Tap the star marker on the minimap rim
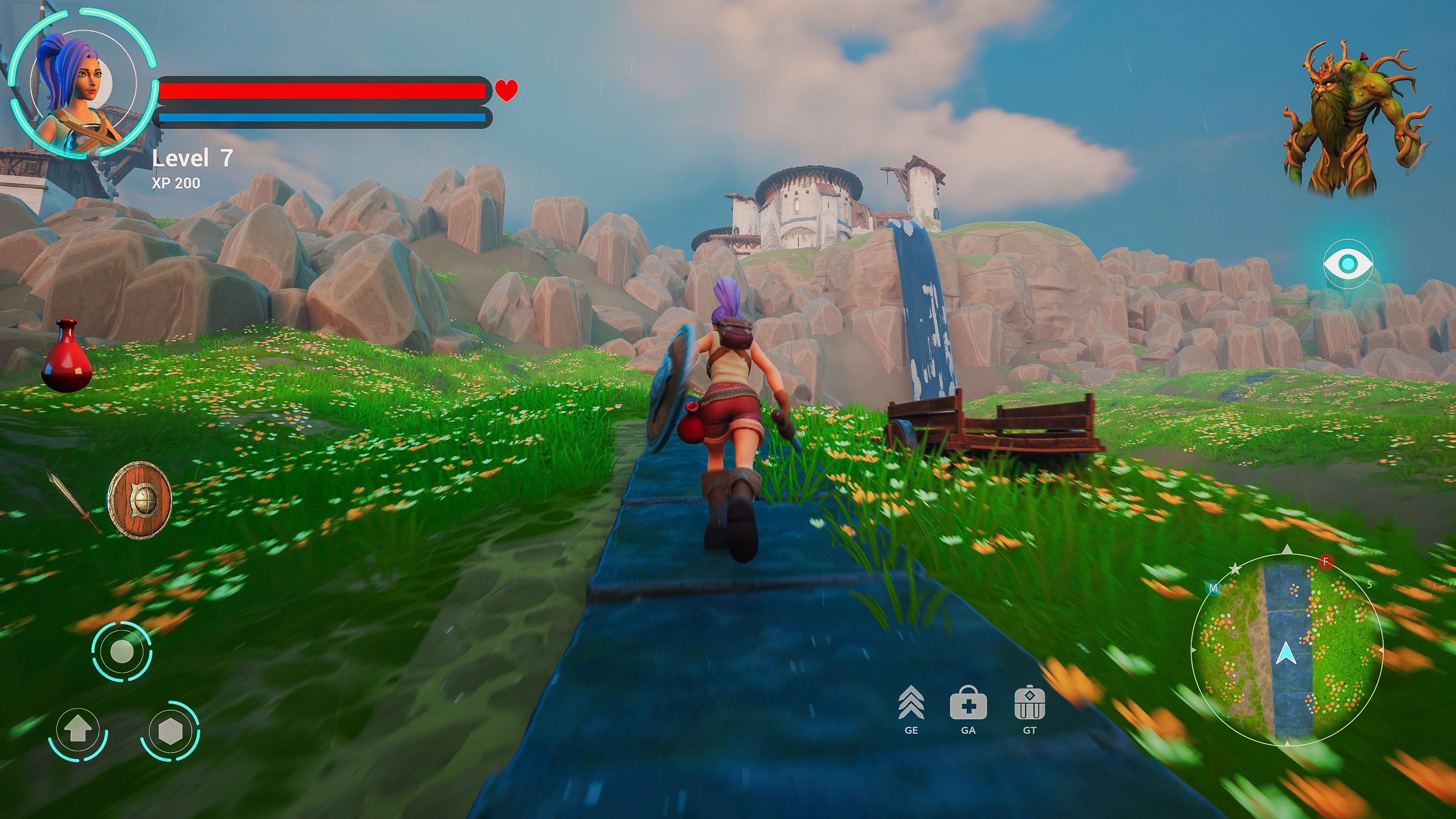1456x819 pixels. click(x=1235, y=569)
